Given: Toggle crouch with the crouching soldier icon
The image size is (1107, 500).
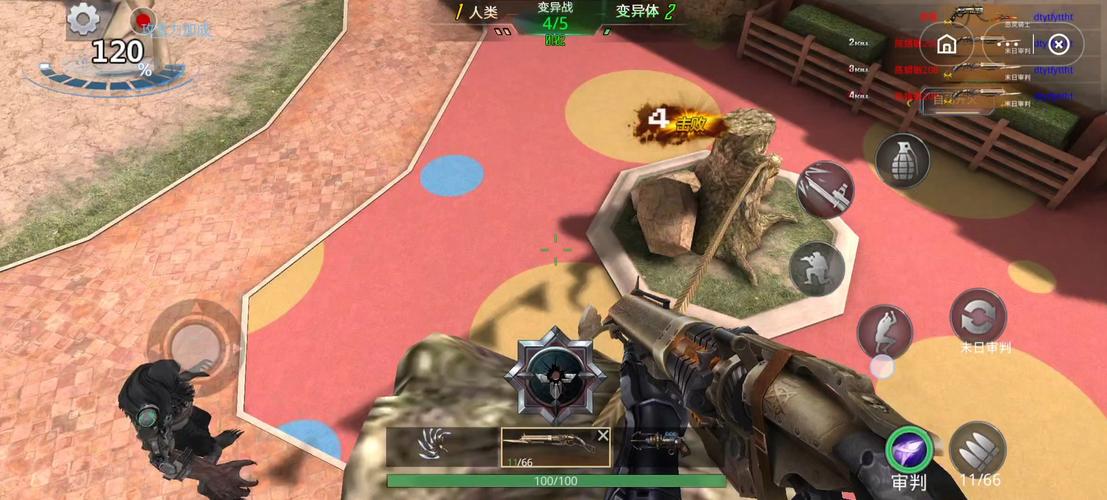Looking at the screenshot, I should point(817,268).
